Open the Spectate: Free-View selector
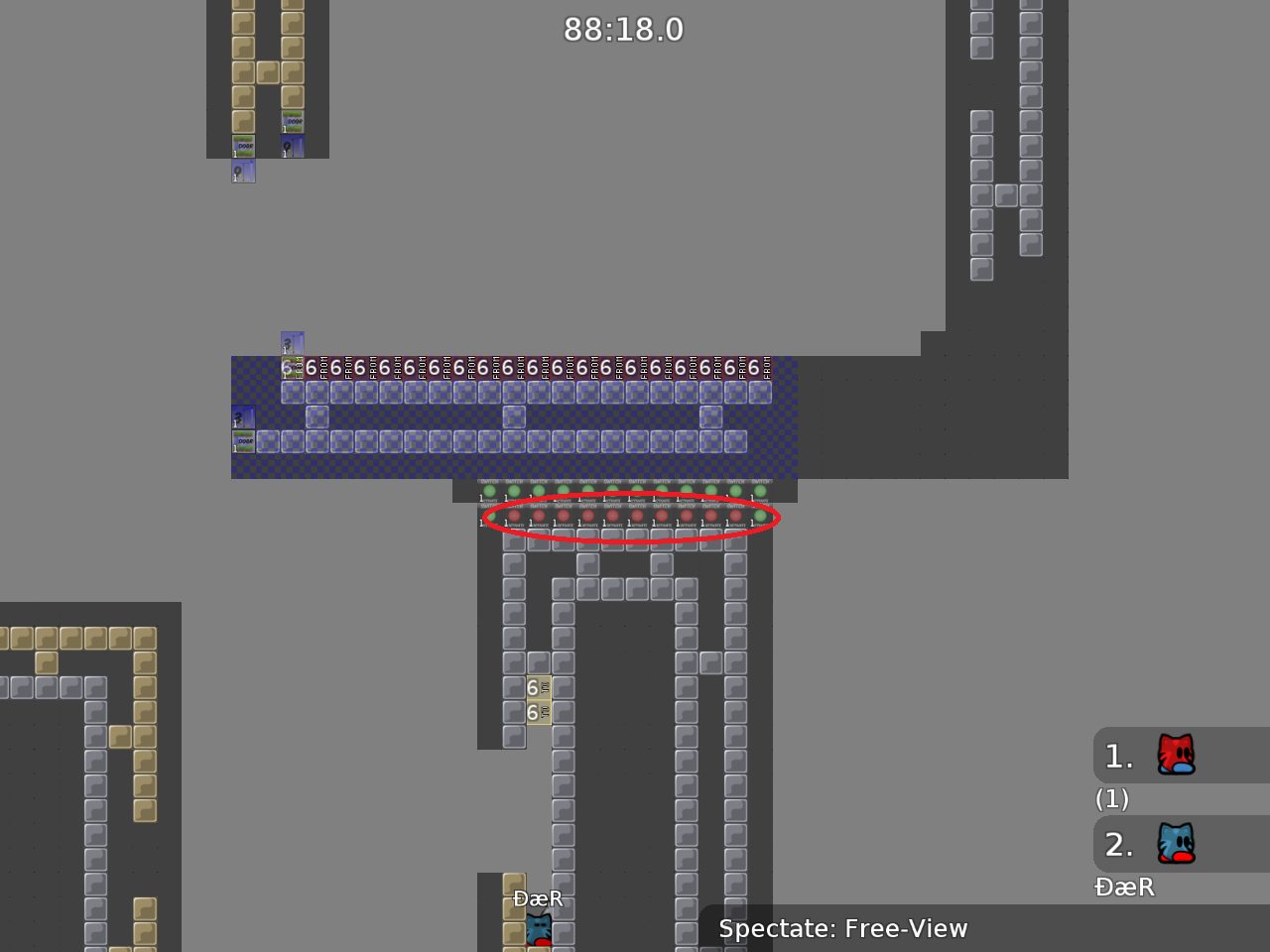Screen dimensions: 1270x952 tap(843, 929)
